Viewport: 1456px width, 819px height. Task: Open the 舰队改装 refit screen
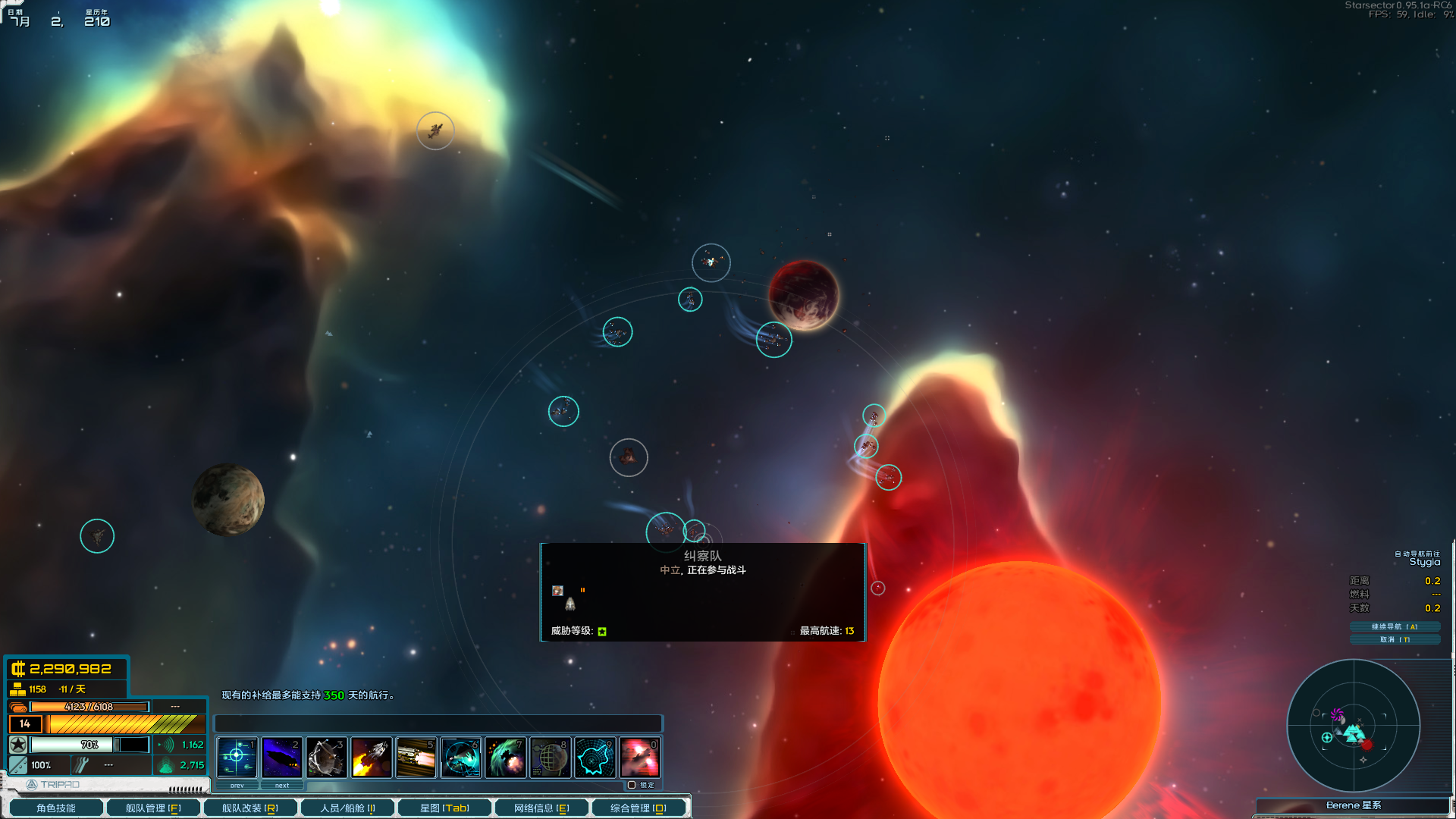click(x=250, y=808)
